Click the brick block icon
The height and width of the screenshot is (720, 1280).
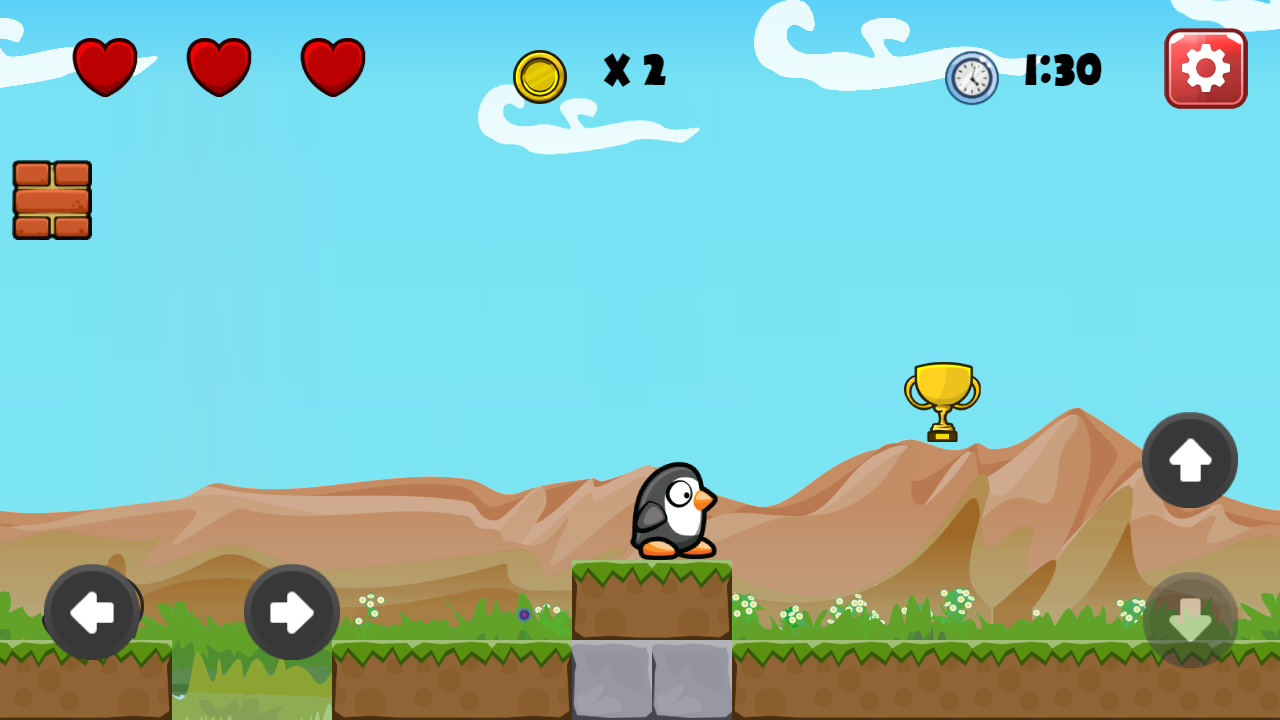tap(51, 199)
